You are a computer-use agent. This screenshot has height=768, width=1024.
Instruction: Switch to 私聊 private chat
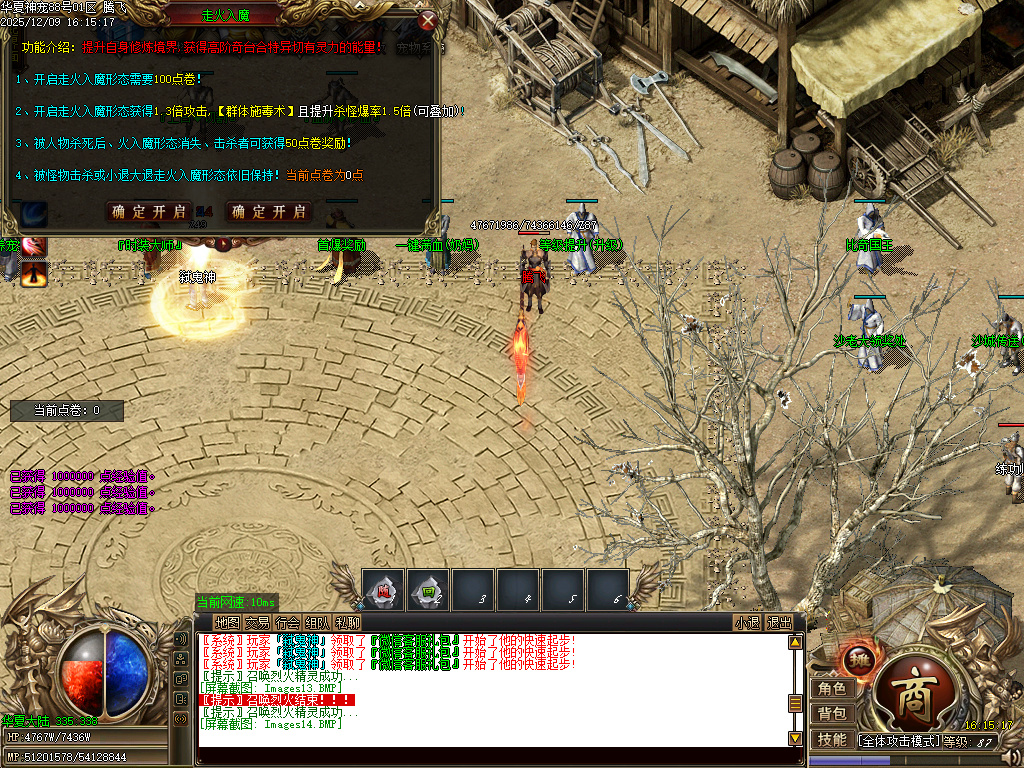coord(348,623)
